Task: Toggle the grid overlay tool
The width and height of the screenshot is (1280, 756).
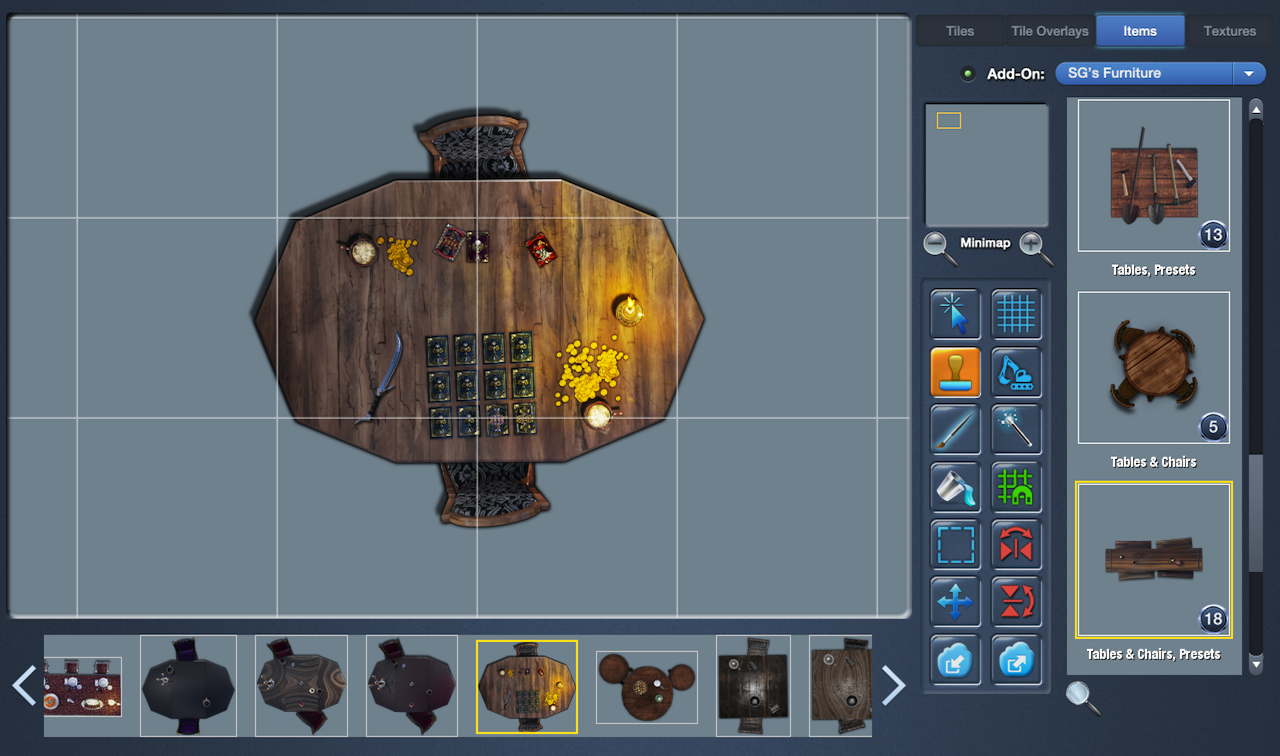Action: pos(1016,314)
